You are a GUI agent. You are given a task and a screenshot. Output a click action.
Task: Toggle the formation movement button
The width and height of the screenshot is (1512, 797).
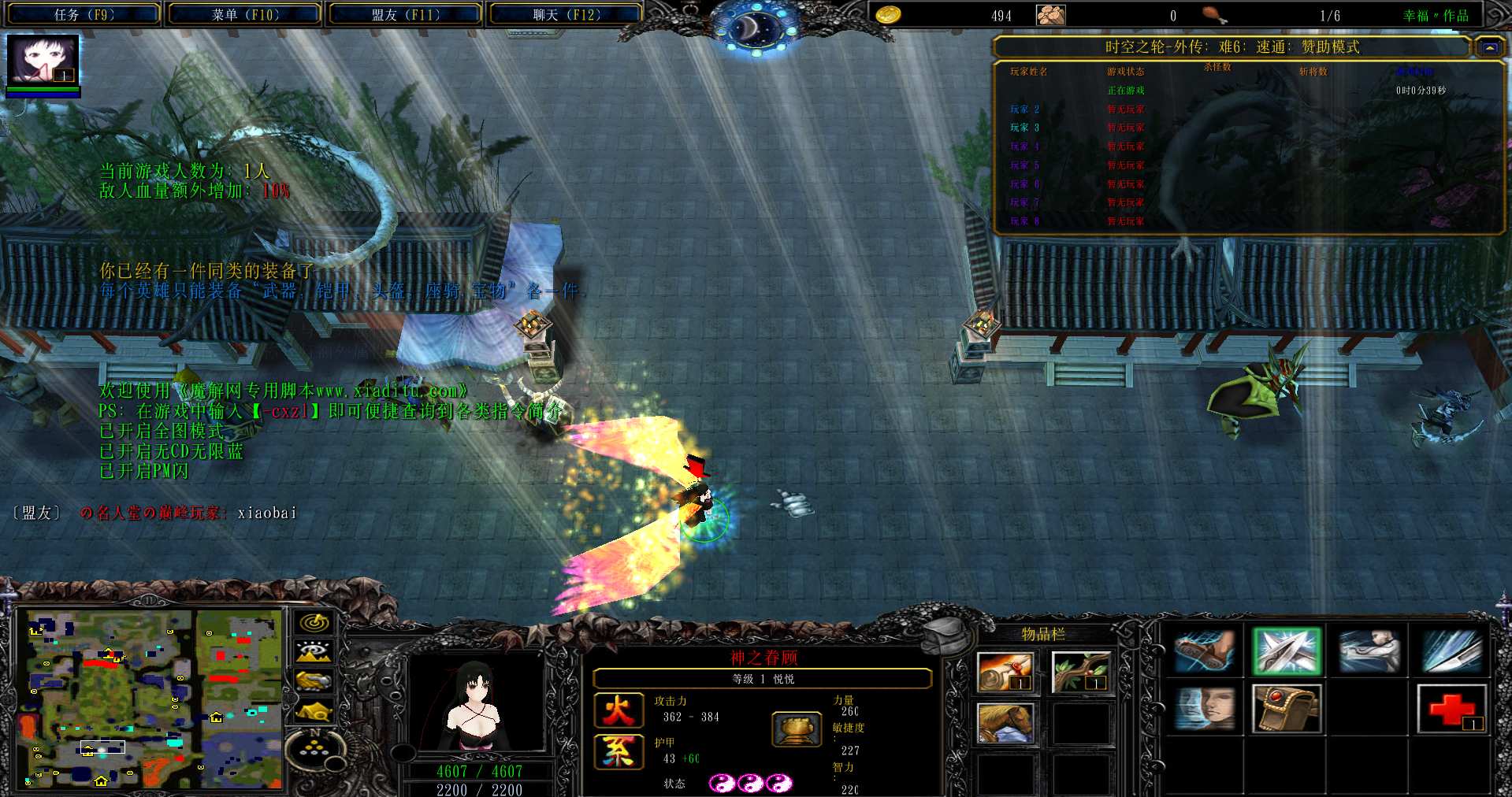314,750
